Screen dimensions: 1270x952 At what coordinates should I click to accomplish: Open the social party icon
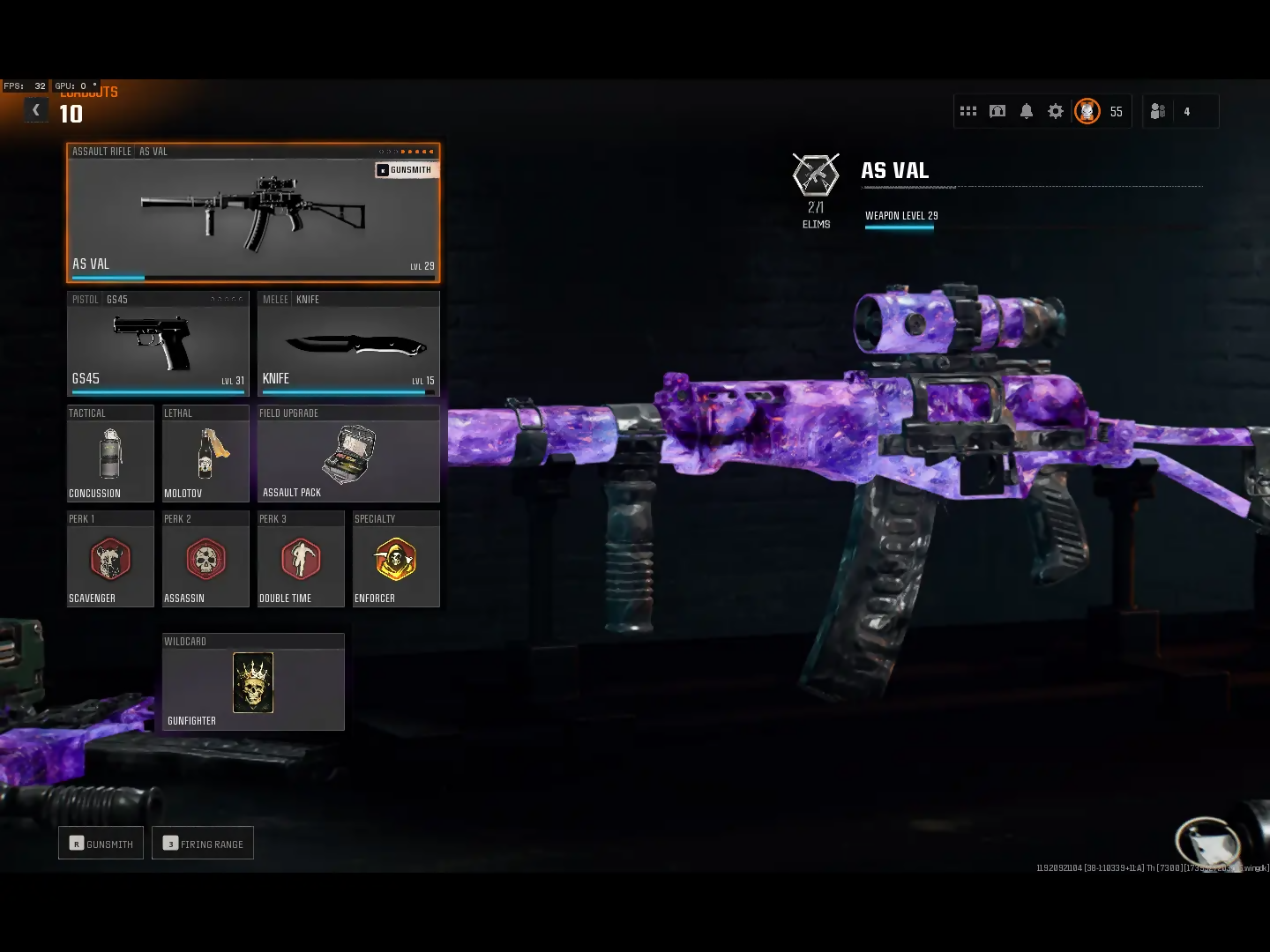click(x=1158, y=111)
